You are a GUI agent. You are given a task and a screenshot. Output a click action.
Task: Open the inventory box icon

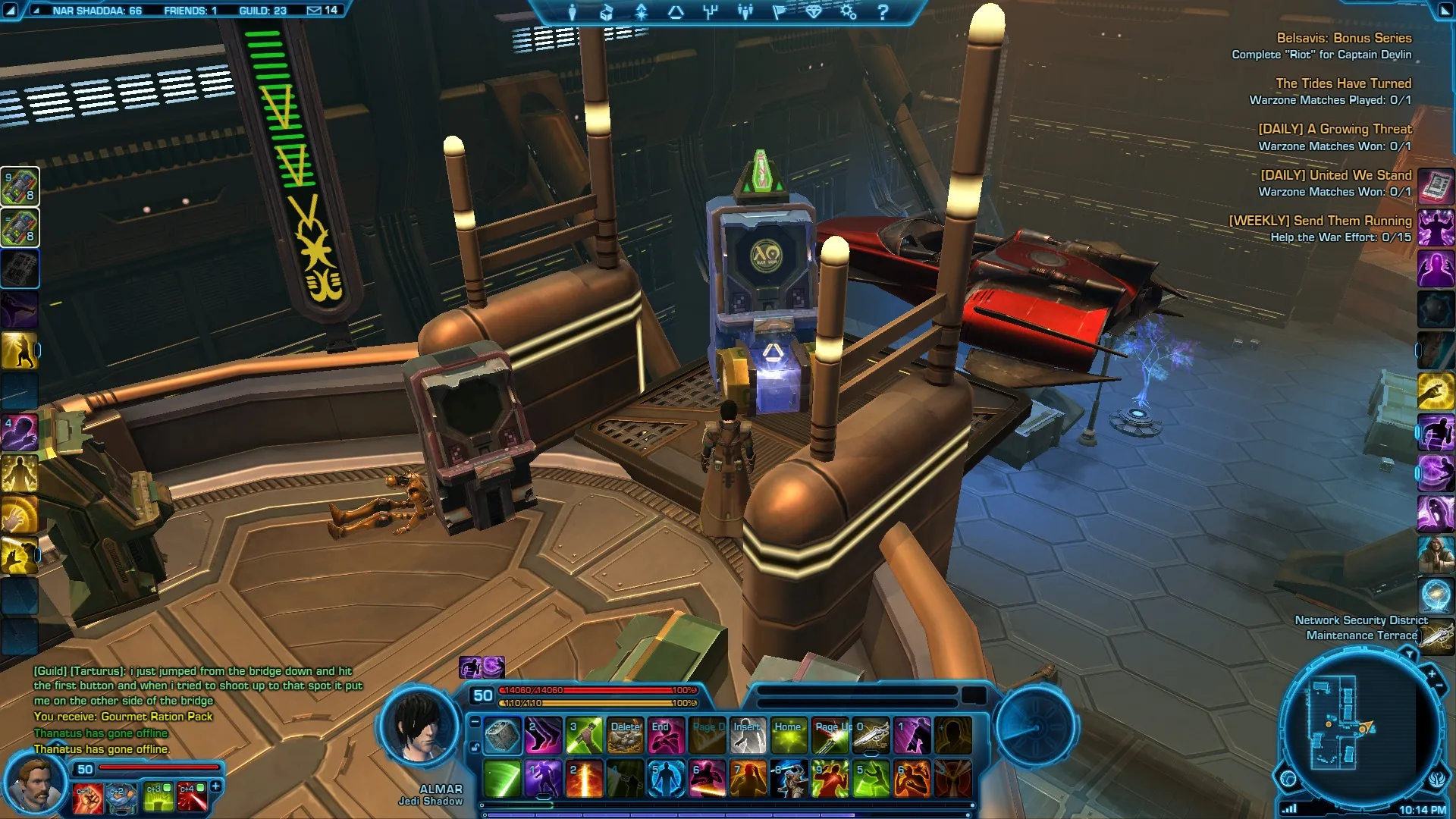click(x=607, y=12)
